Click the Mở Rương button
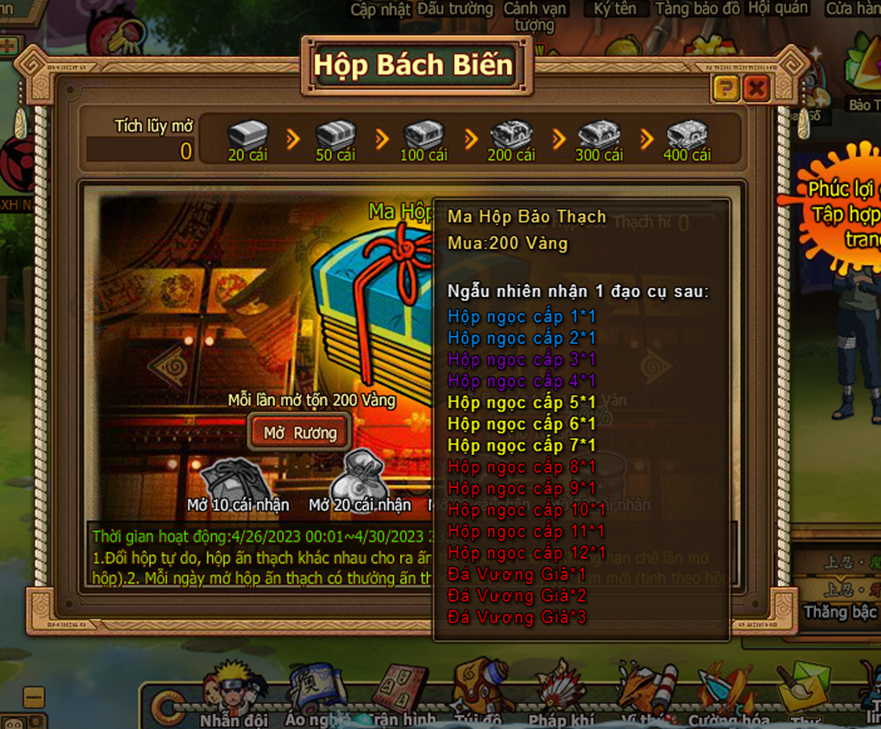 (x=299, y=433)
